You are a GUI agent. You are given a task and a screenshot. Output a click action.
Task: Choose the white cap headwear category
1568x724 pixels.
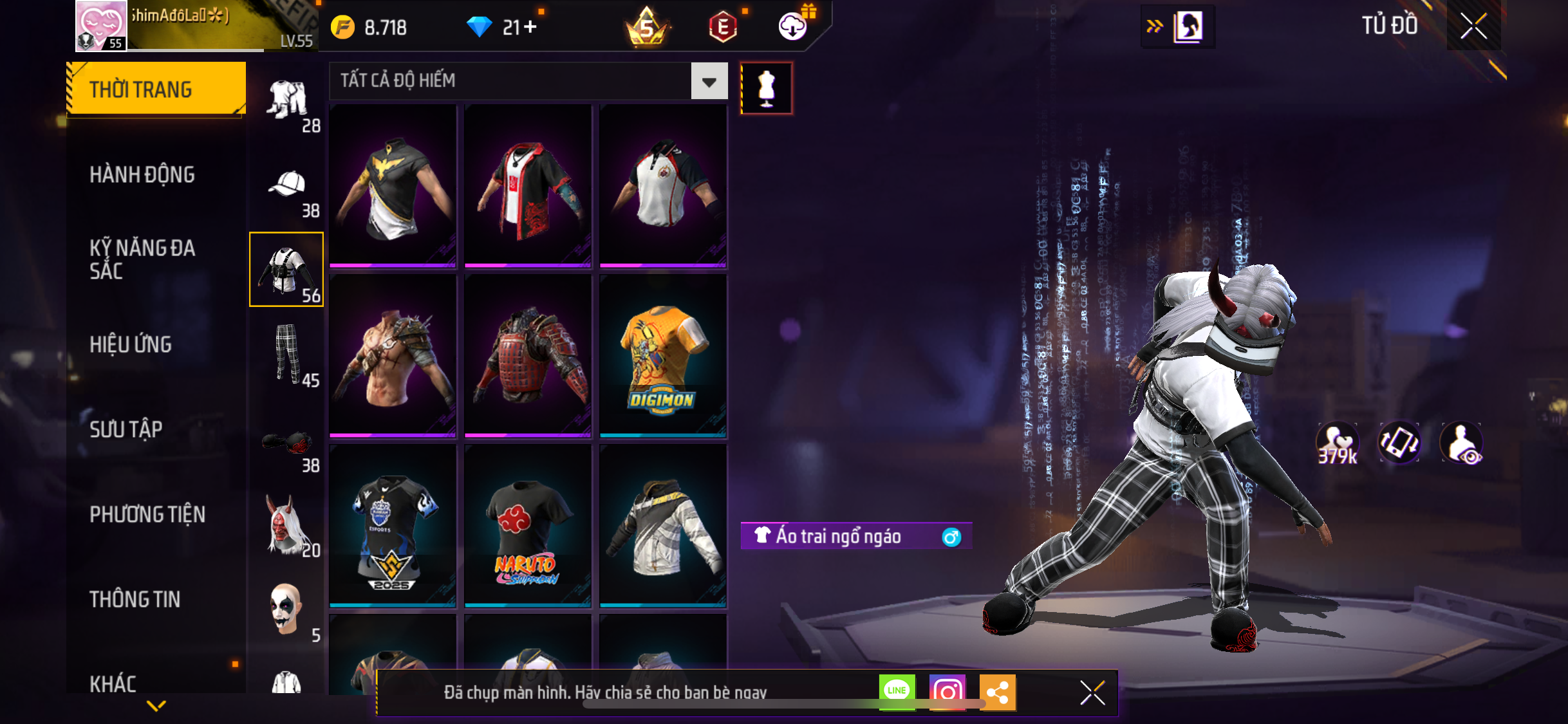tap(286, 185)
